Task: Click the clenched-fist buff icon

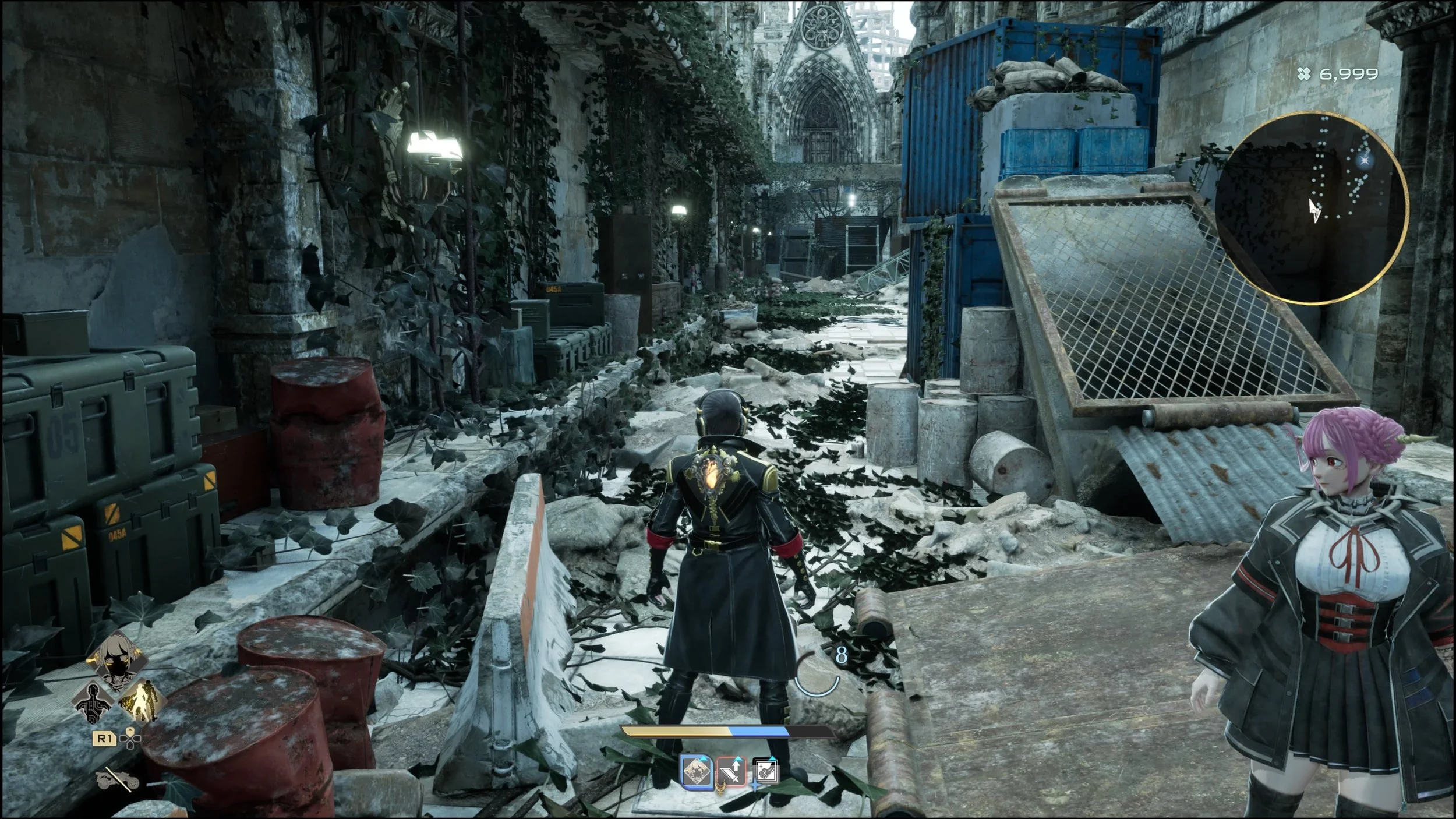Action: (x=765, y=771)
